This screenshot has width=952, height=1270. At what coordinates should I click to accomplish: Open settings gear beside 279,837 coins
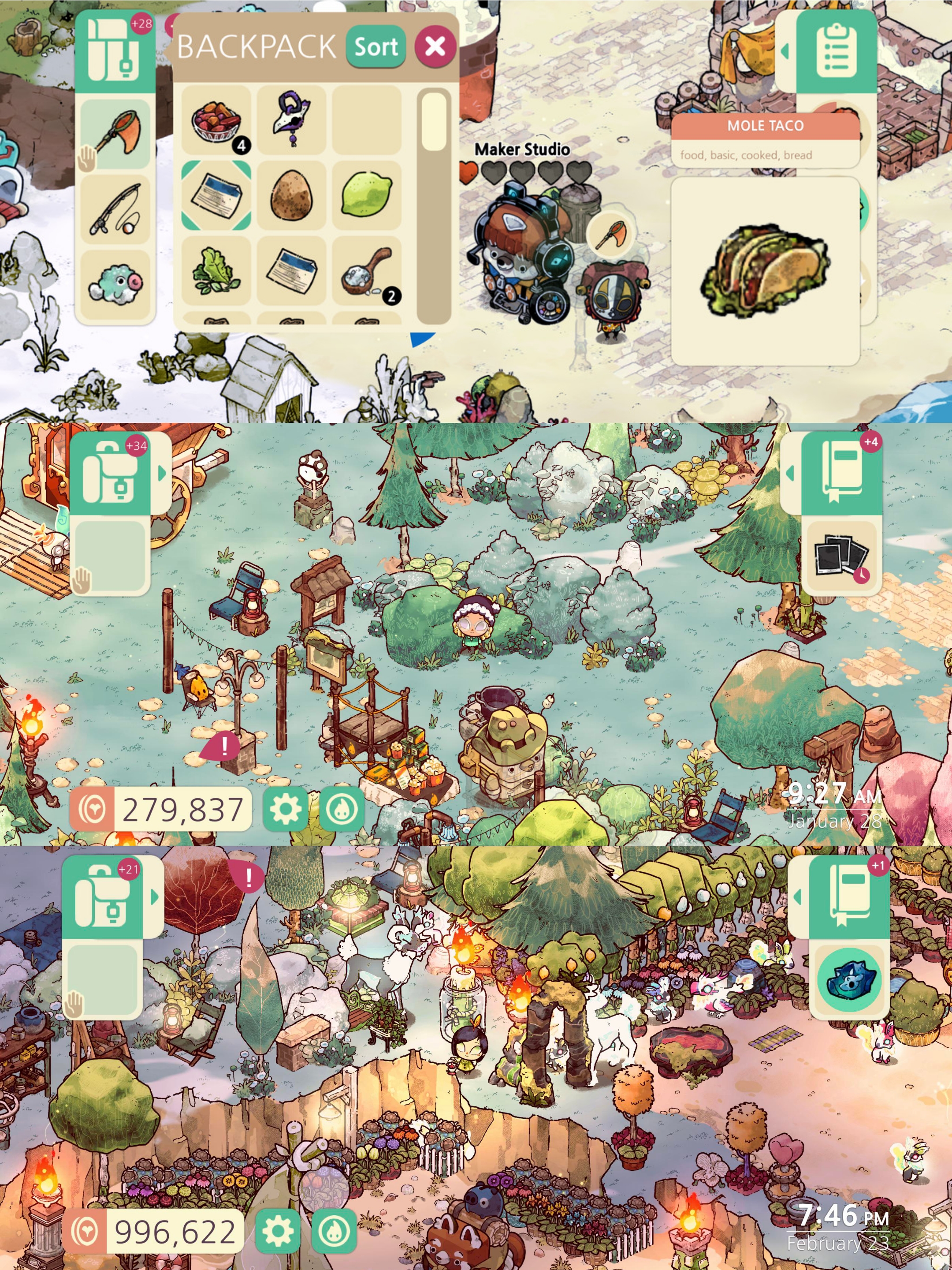point(285,810)
